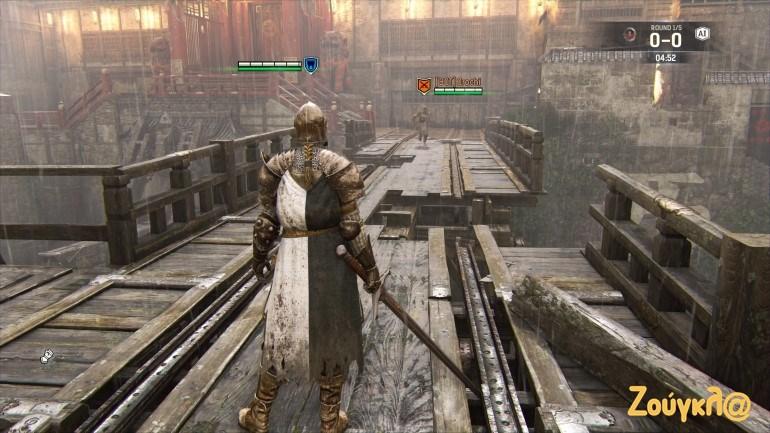This screenshot has width=770, height=433.
Task: Click the blue shield player emblem
Action: (x=310, y=65)
